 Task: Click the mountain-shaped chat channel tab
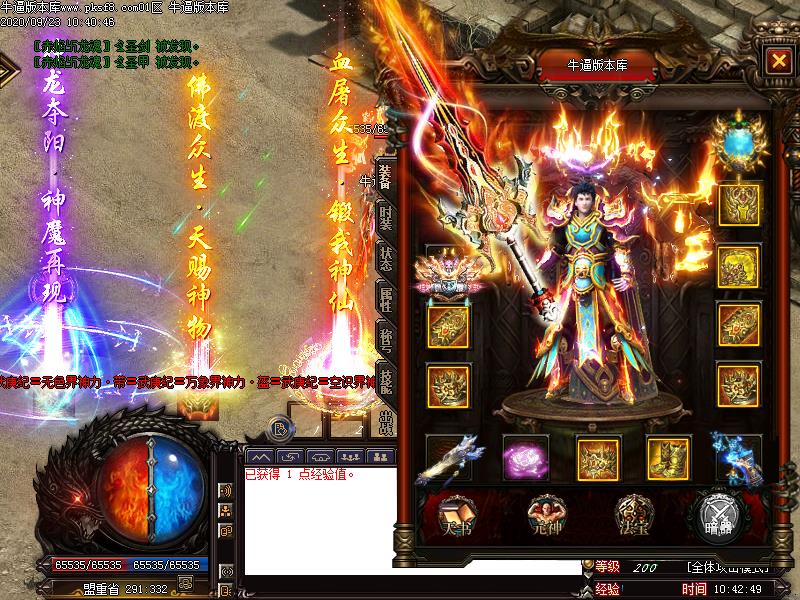pos(260,456)
